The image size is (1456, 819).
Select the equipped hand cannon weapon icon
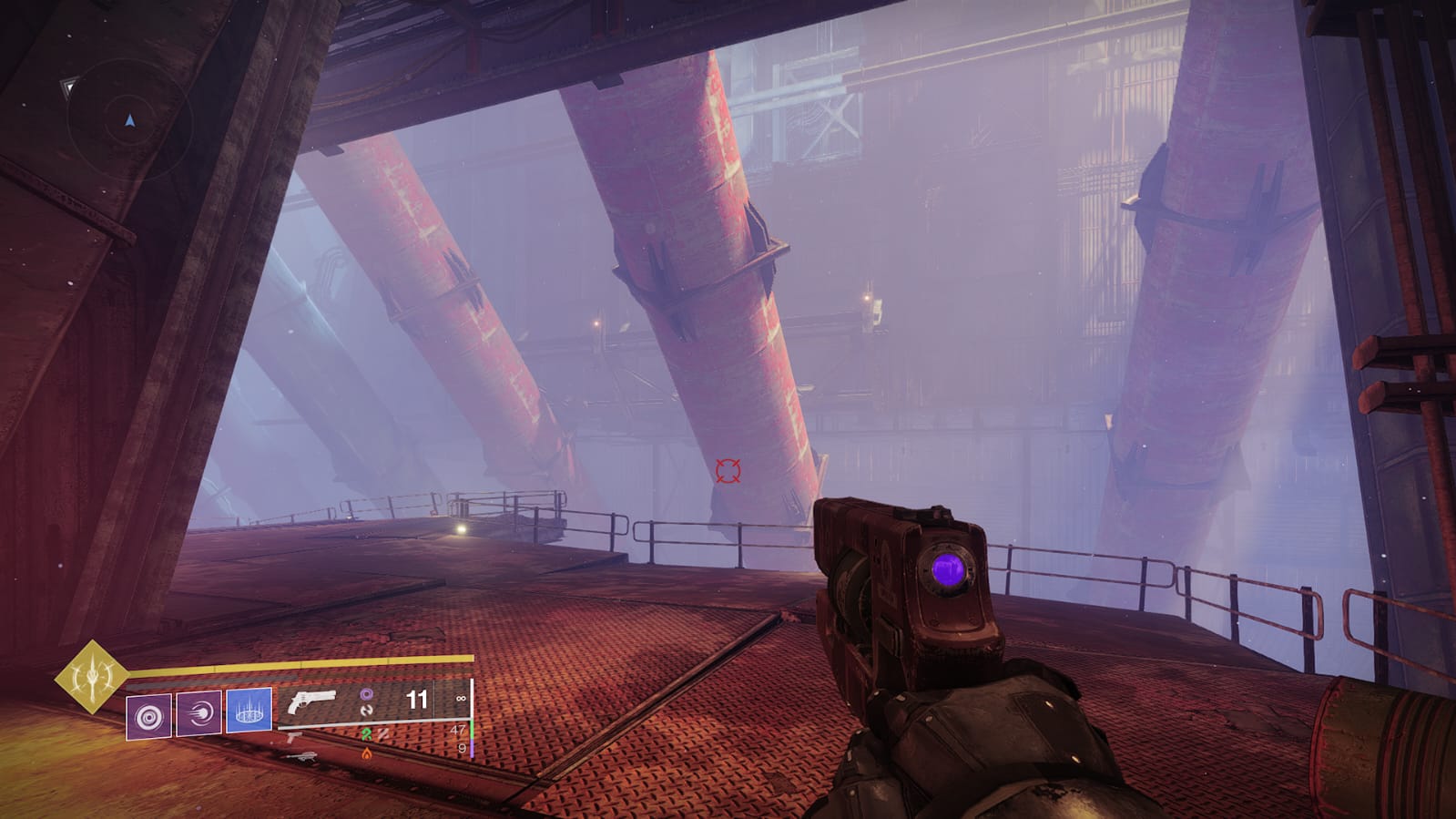[311, 703]
